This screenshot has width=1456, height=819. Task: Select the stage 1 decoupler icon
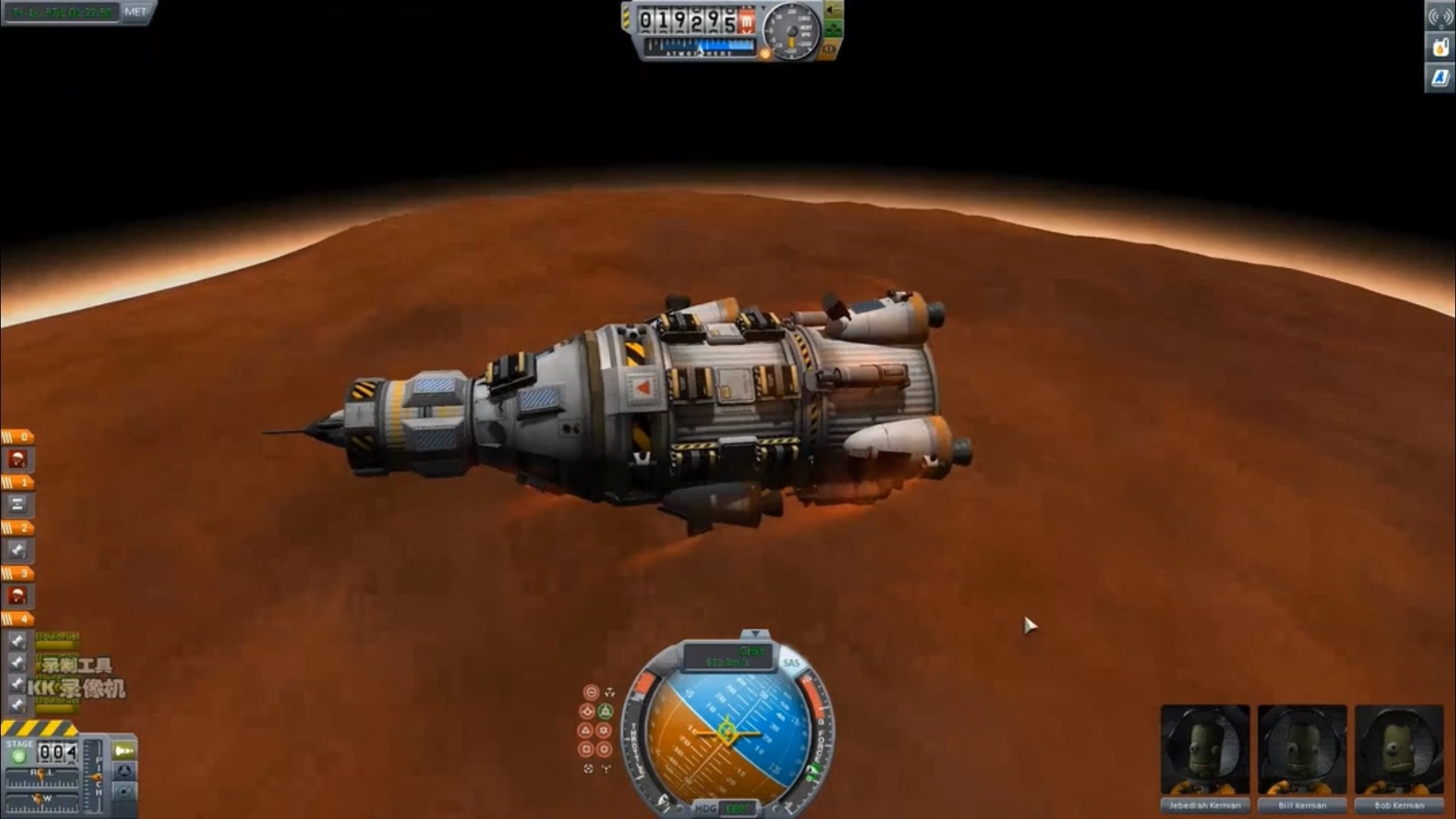(17, 504)
